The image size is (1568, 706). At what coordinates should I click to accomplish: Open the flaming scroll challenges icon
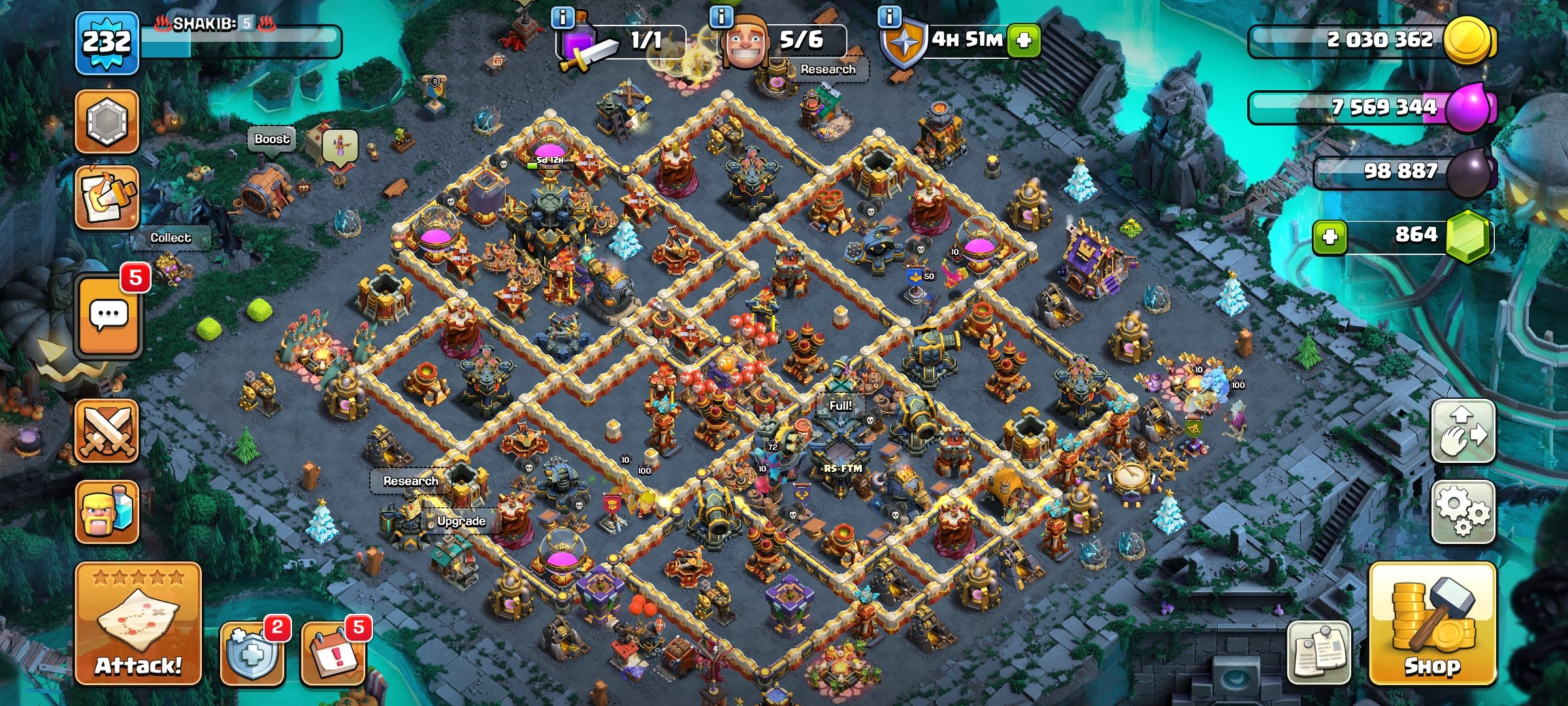pyautogui.click(x=107, y=197)
